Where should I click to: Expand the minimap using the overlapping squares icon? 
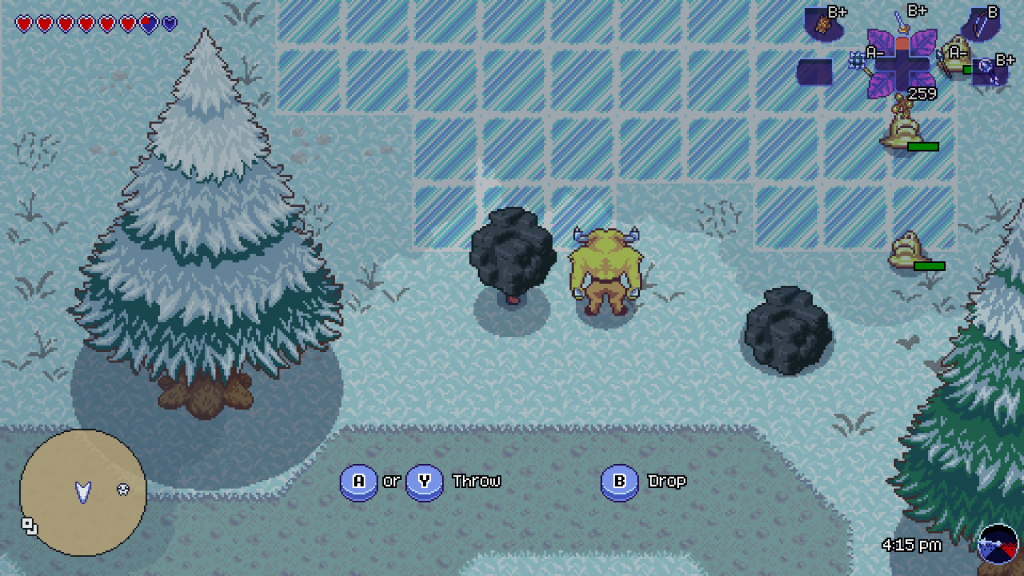point(29,525)
